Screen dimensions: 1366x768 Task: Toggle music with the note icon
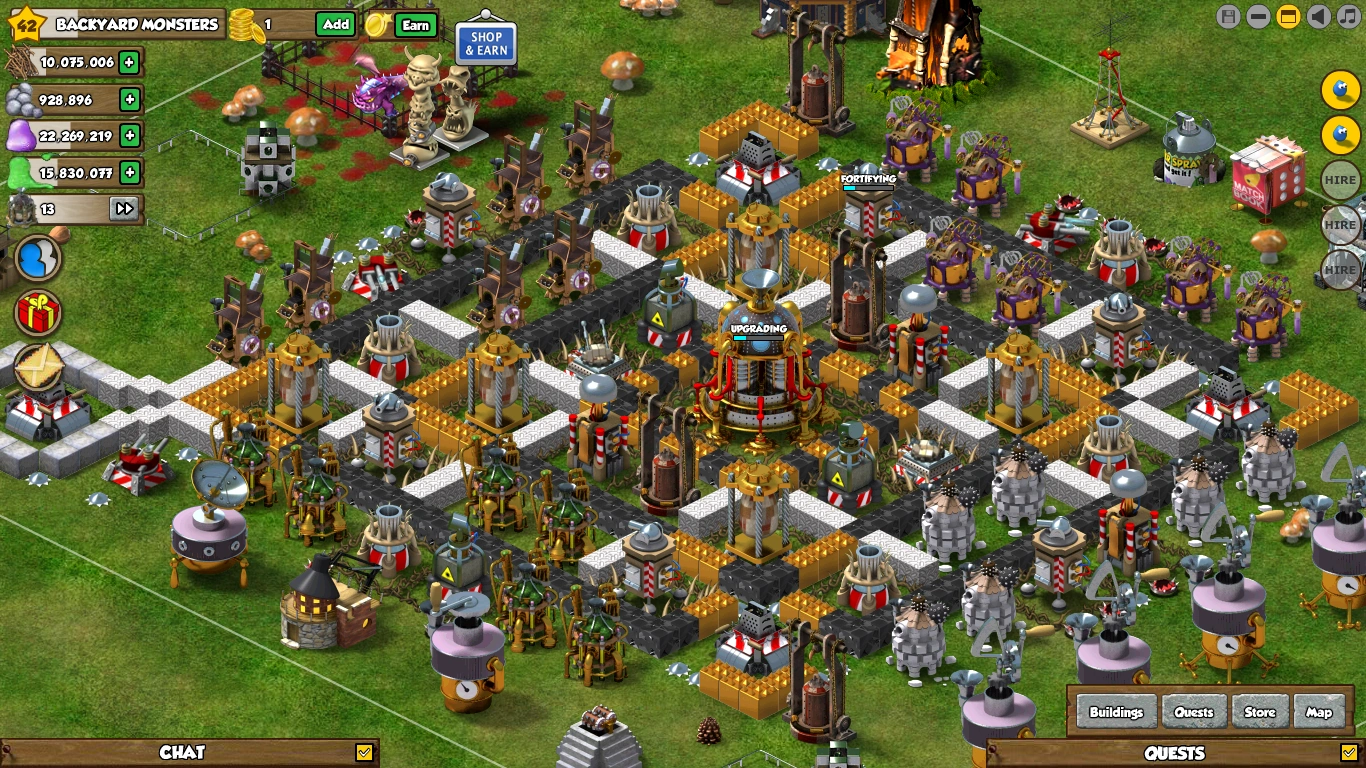point(1349,16)
